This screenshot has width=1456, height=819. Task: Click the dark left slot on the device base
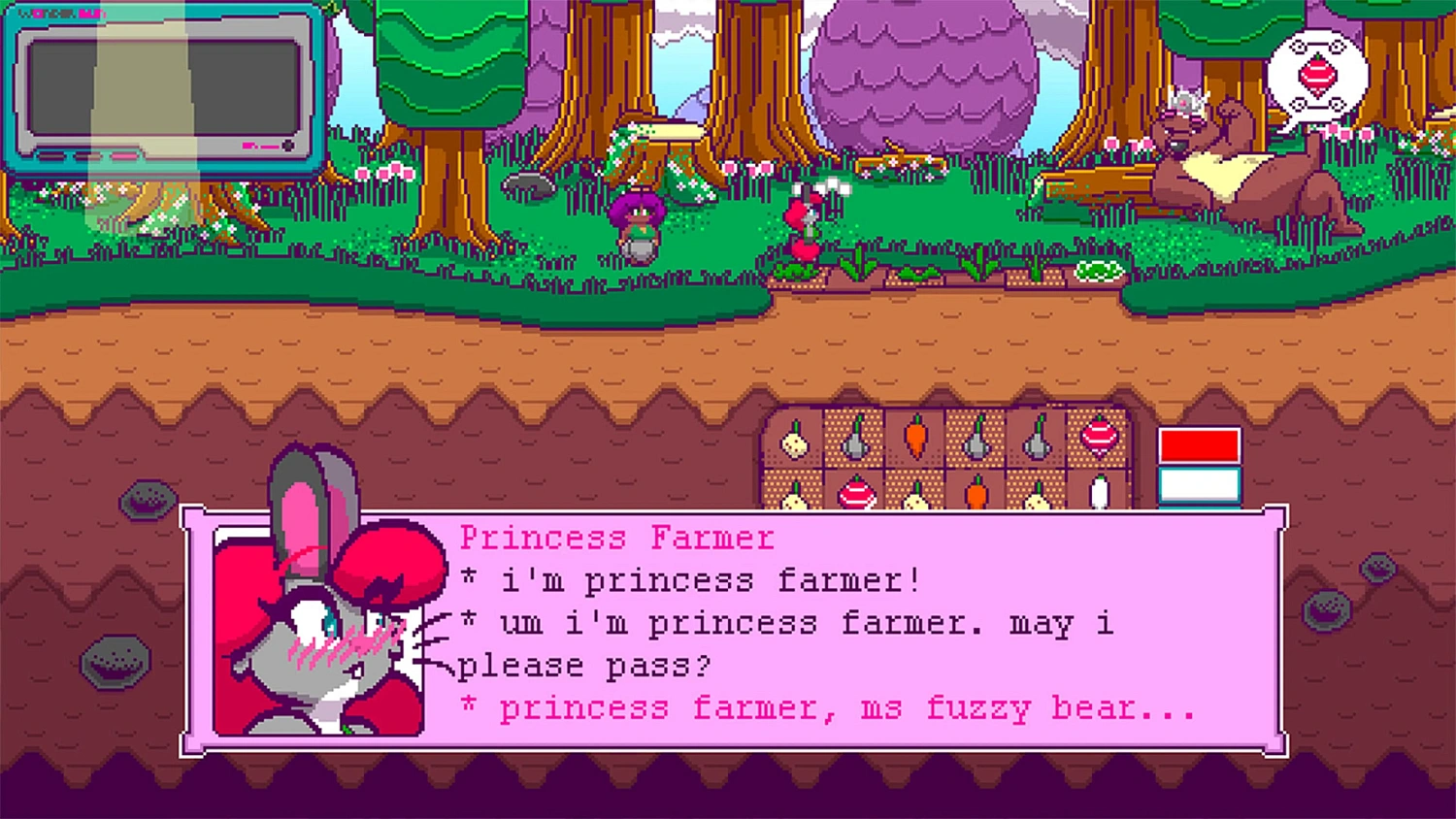click(x=51, y=156)
